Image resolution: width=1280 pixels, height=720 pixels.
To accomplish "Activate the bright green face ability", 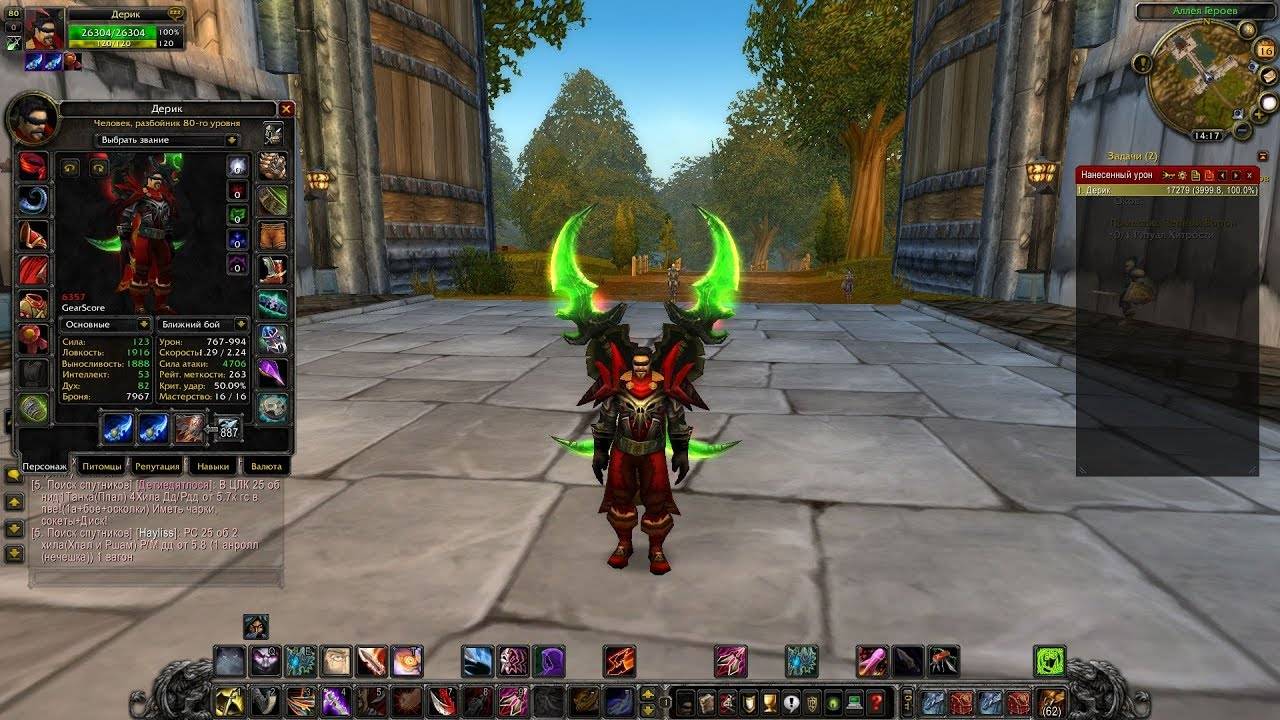I will [x=1049, y=661].
